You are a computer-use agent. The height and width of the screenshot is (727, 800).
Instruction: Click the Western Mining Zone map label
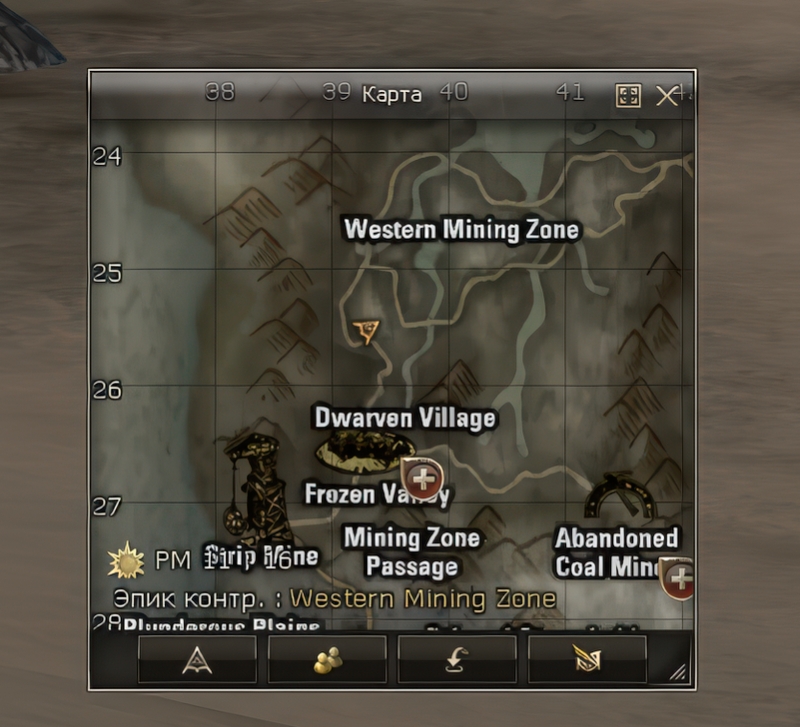(461, 229)
